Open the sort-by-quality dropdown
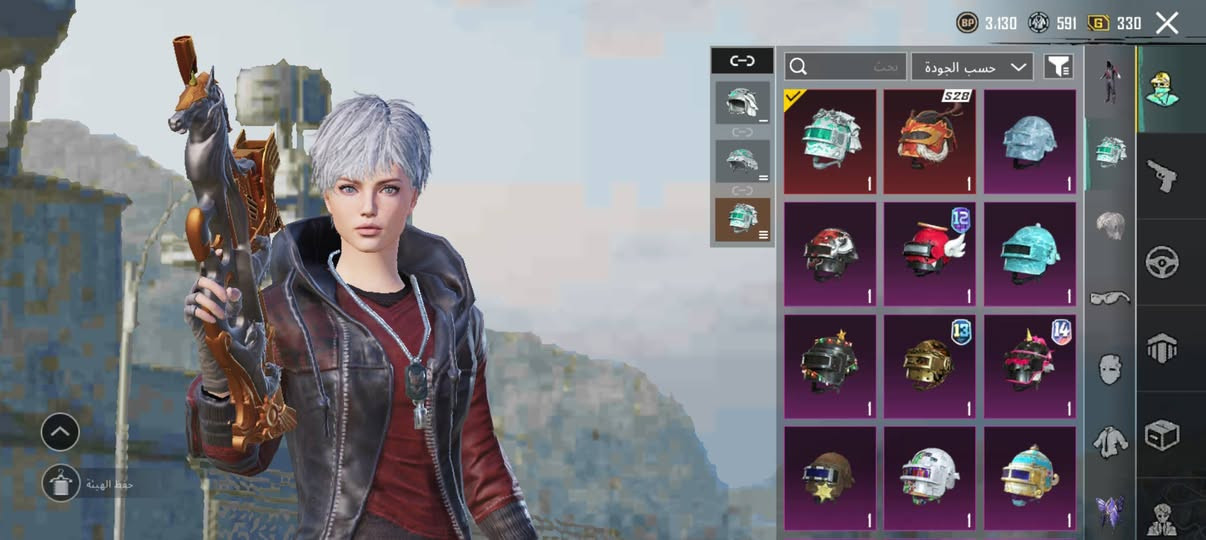This screenshot has height=540, width=1206. (x=971, y=67)
